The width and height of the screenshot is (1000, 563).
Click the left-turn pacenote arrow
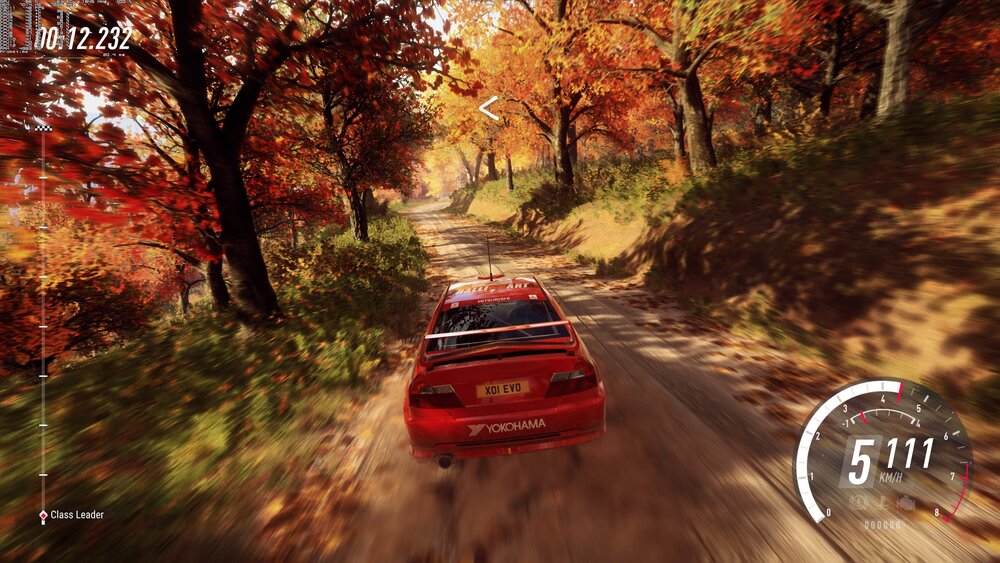488,108
